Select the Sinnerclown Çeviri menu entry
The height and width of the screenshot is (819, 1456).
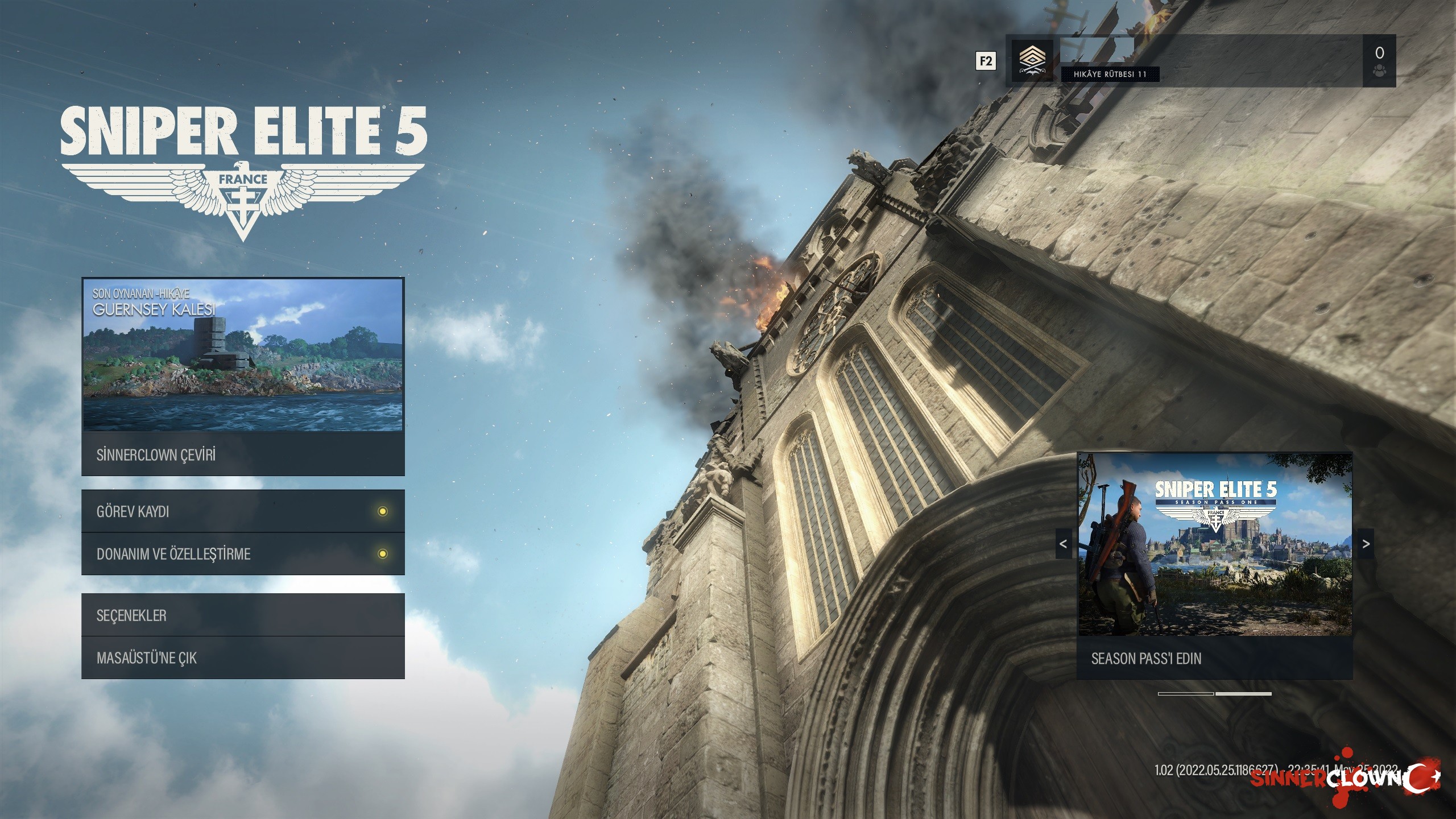tap(243, 455)
